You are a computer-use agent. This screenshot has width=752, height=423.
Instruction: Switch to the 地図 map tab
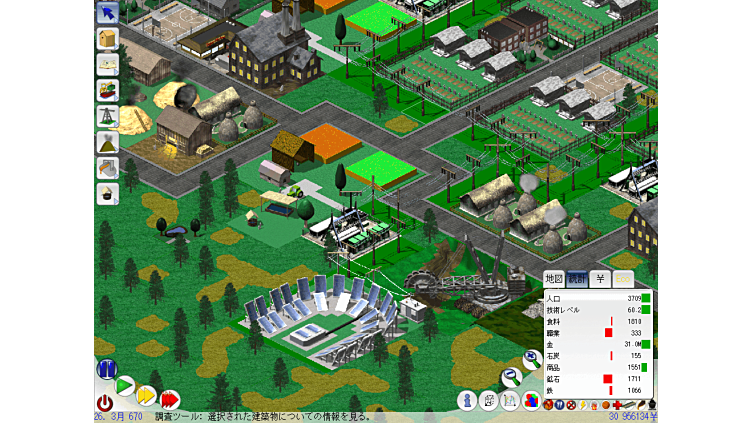553,278
